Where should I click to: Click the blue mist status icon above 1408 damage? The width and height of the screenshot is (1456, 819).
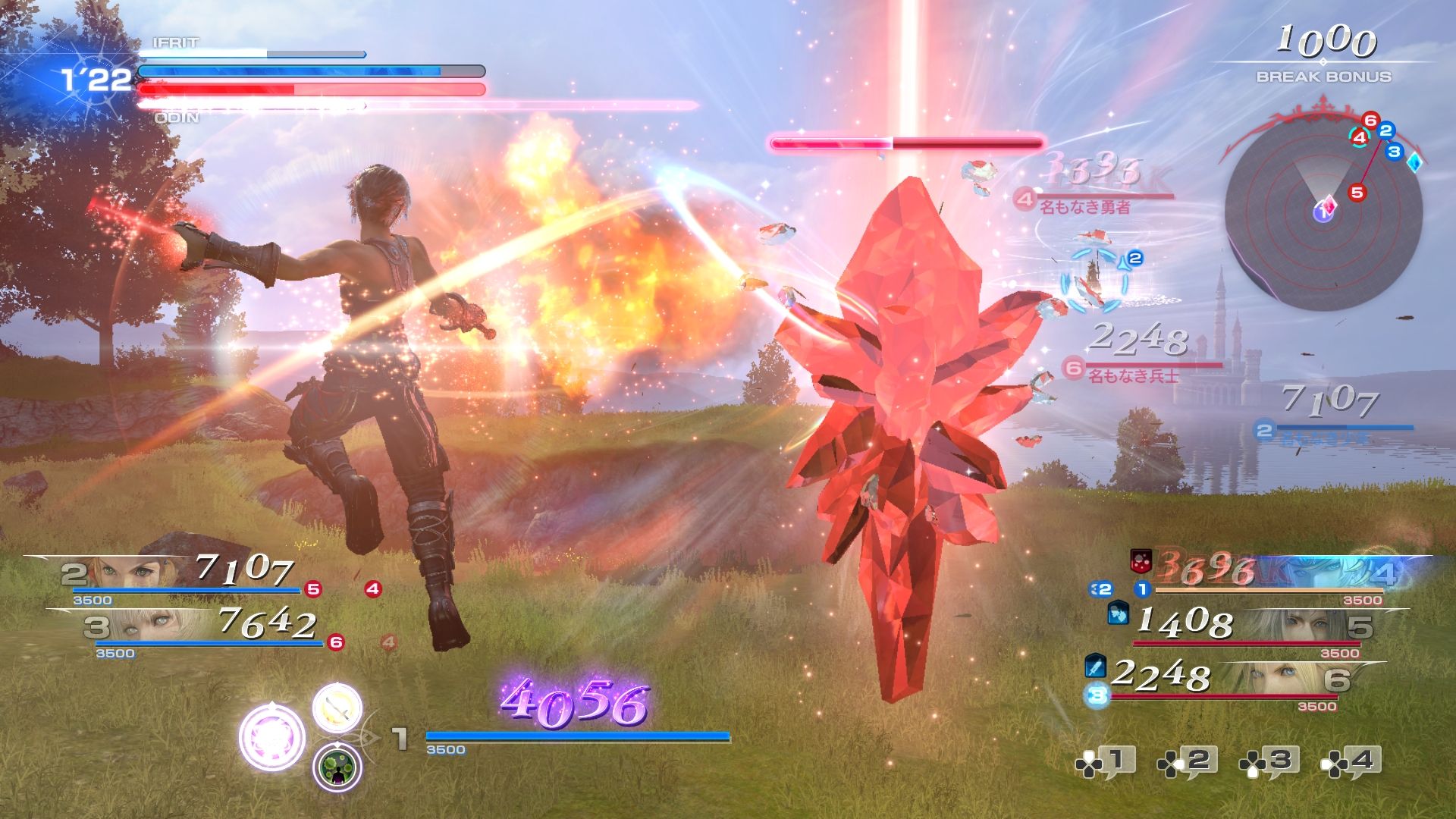tap(1119, 613)
